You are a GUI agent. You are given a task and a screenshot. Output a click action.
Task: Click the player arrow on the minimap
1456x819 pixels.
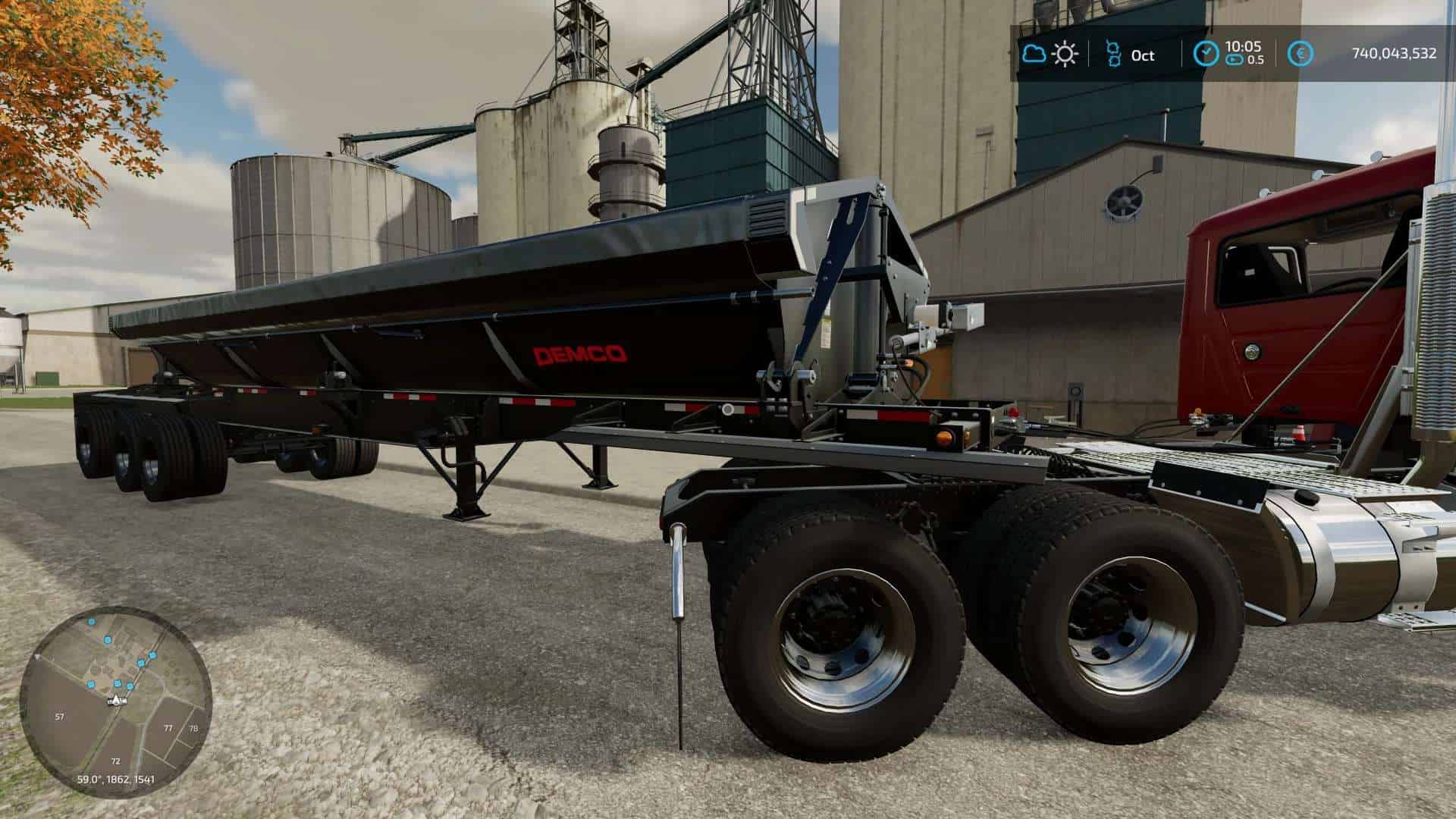coord(117,700)
